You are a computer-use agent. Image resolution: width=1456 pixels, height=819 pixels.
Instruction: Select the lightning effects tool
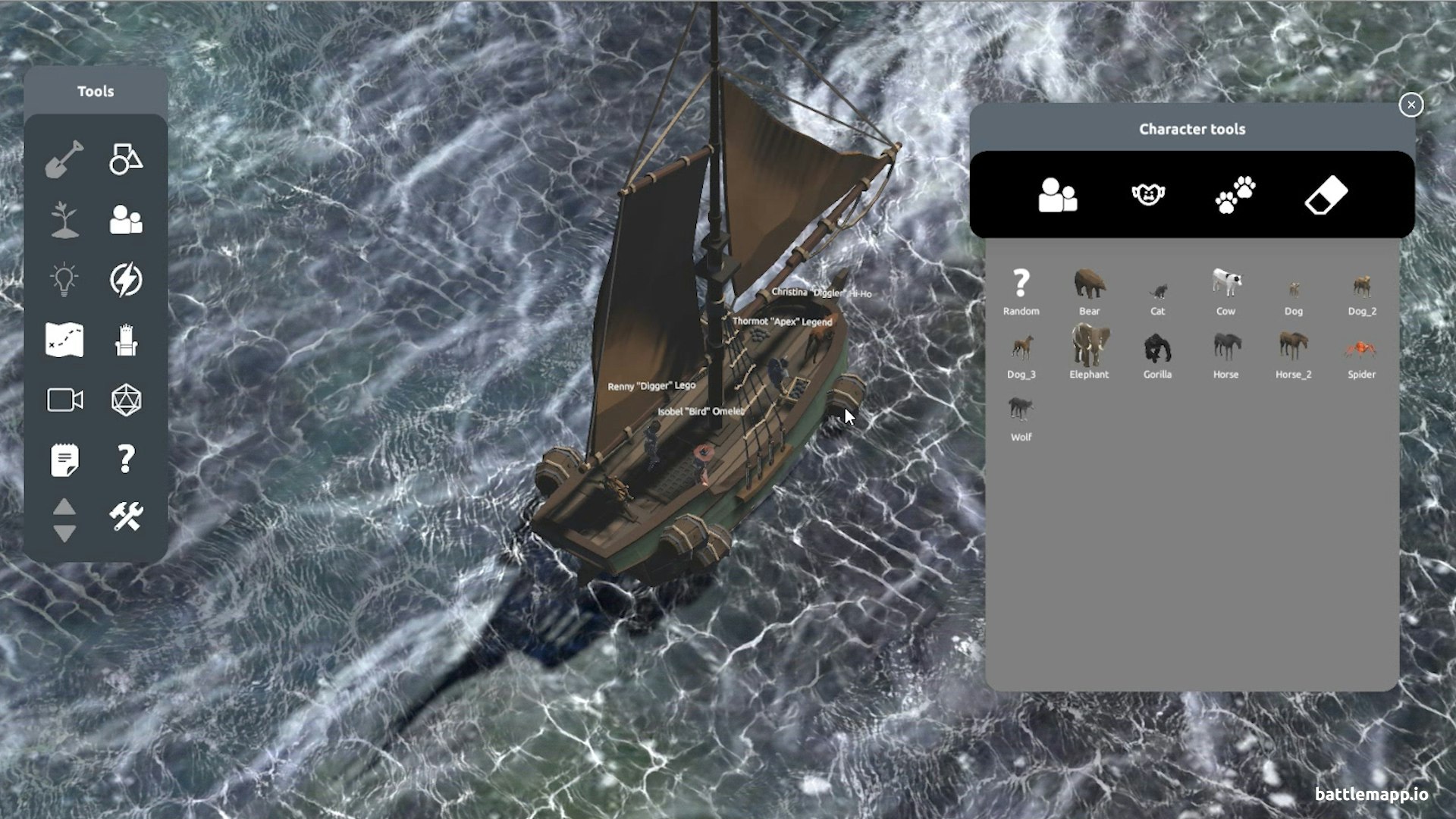point(126,278)
